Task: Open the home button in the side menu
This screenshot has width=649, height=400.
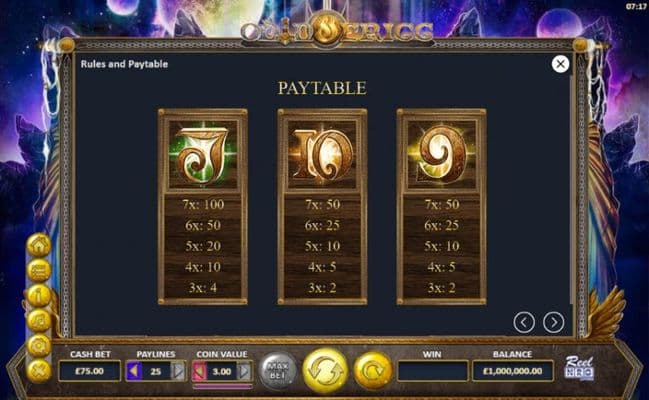Action: pos(39,245)
